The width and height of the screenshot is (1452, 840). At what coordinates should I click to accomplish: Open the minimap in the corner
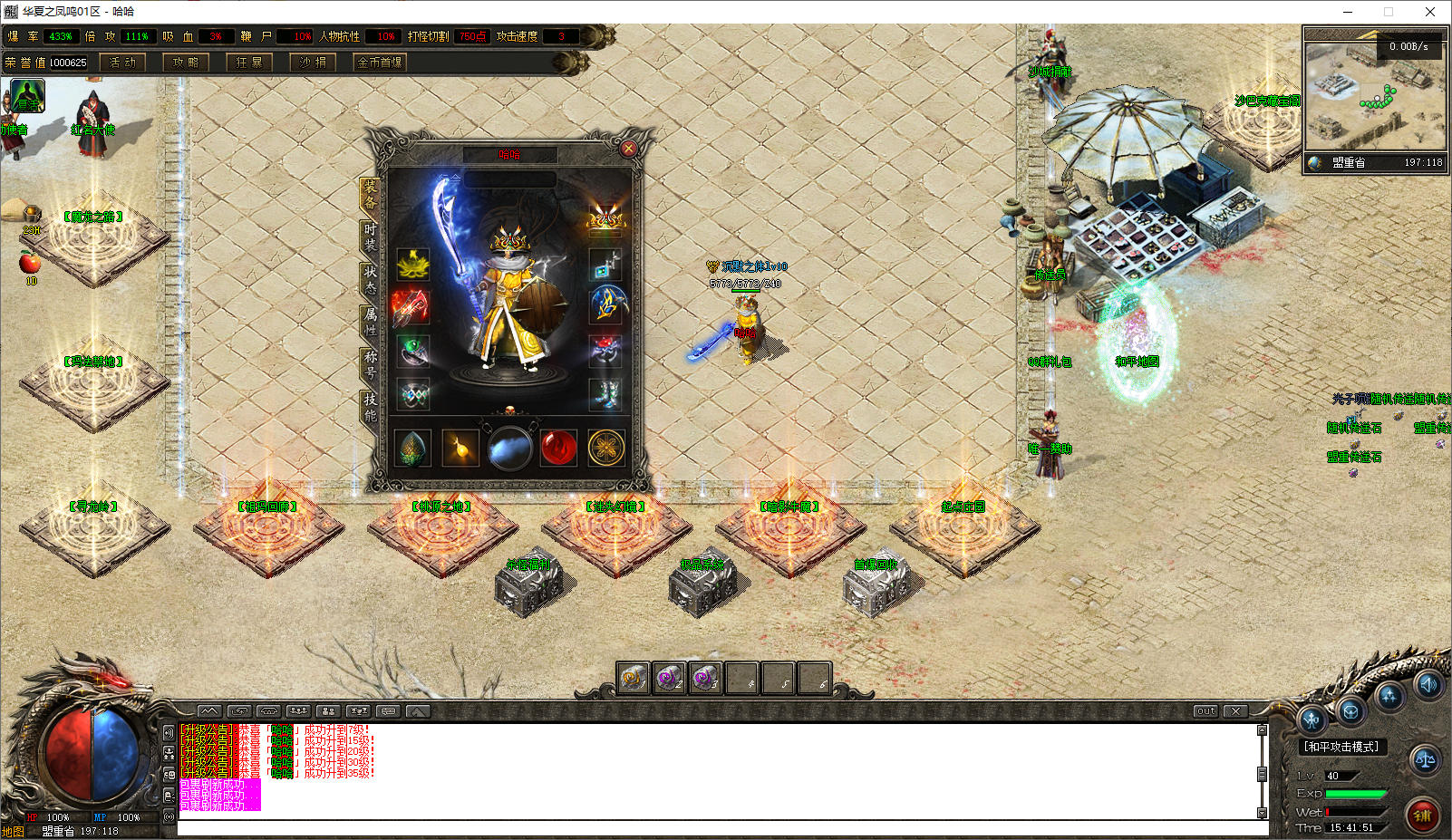pos(1375,89)
